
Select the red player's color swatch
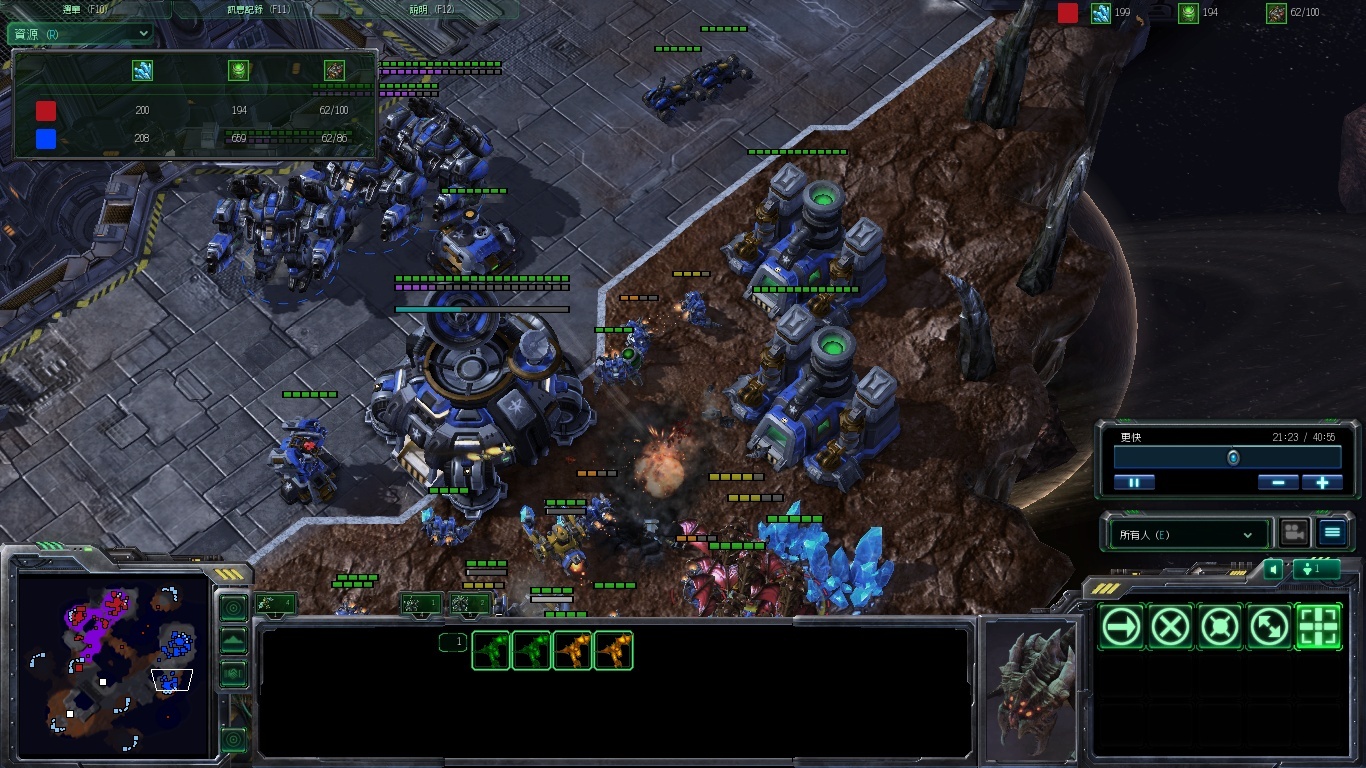pyautogui.click(x=46, y=110)
